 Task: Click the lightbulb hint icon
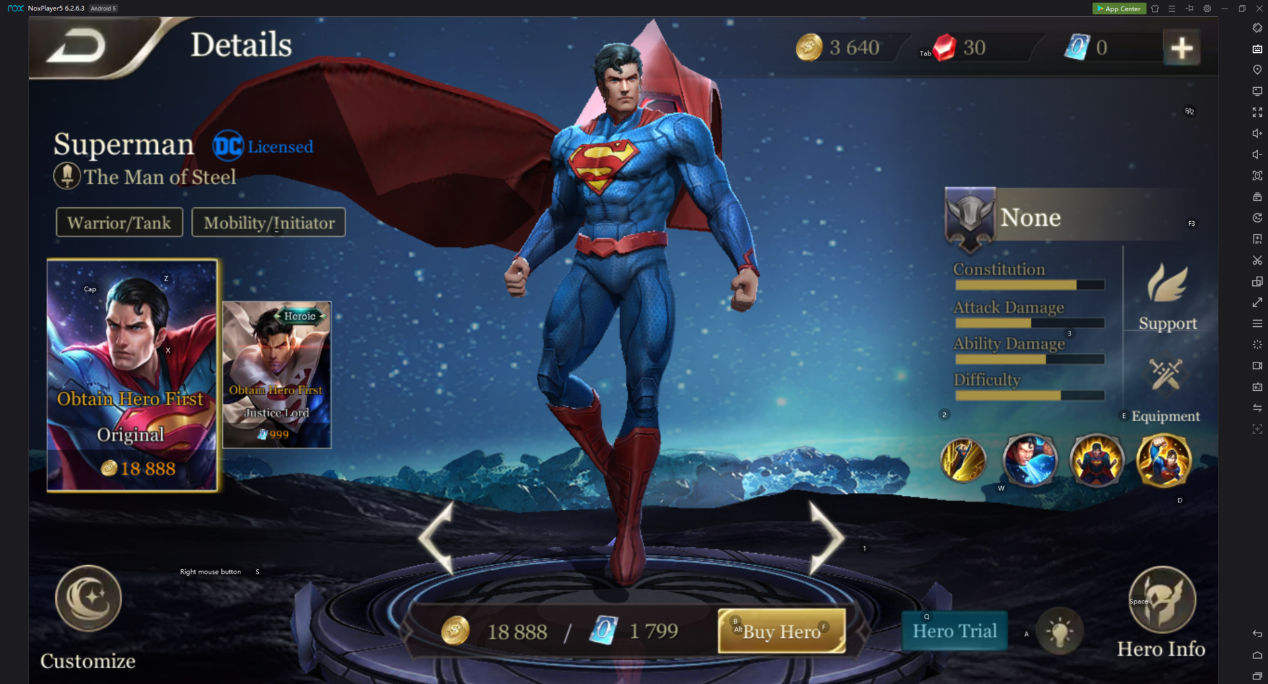click(1060, 631)
